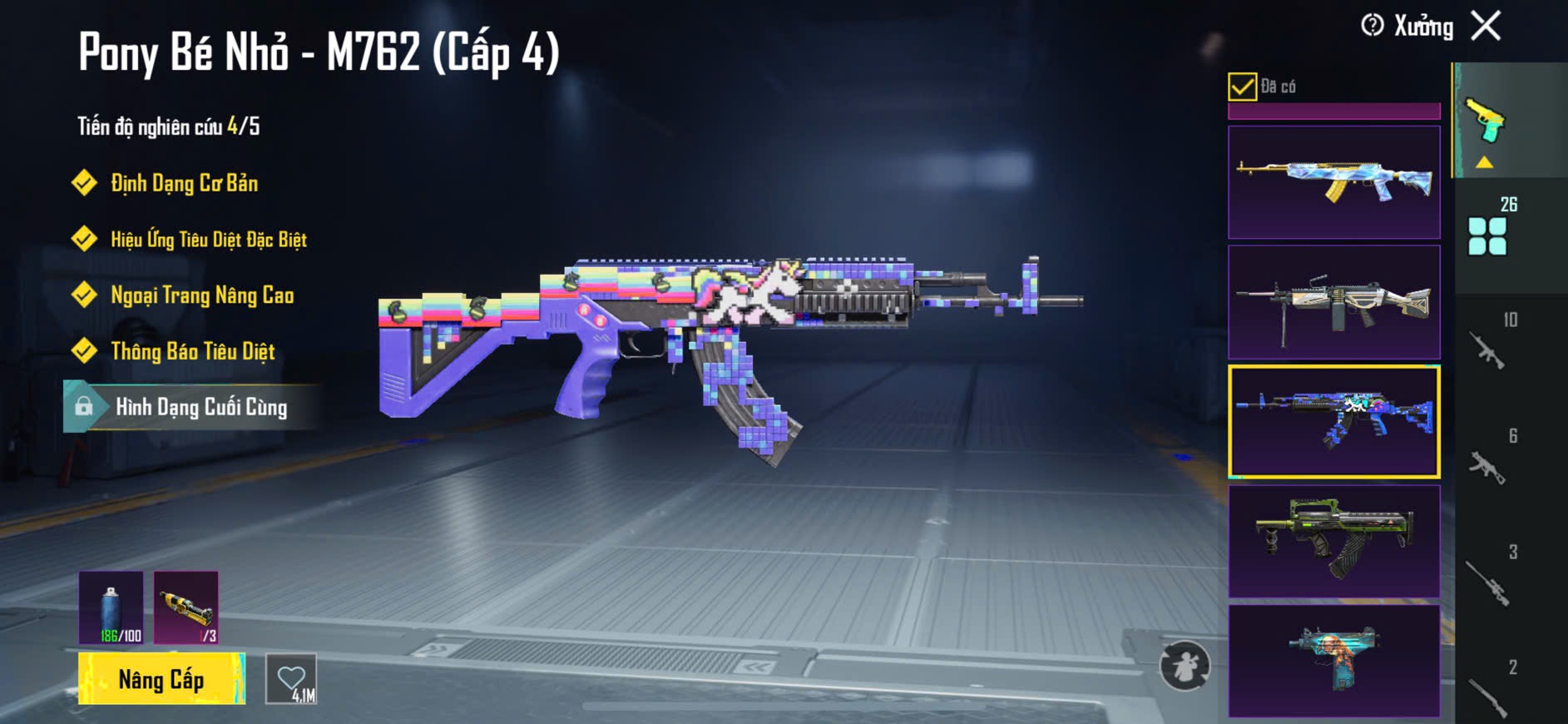Screen dimensions: 1568x724
Task: Open Thông Báo Tiêu Diệt stage
Action: pos(192,351)
